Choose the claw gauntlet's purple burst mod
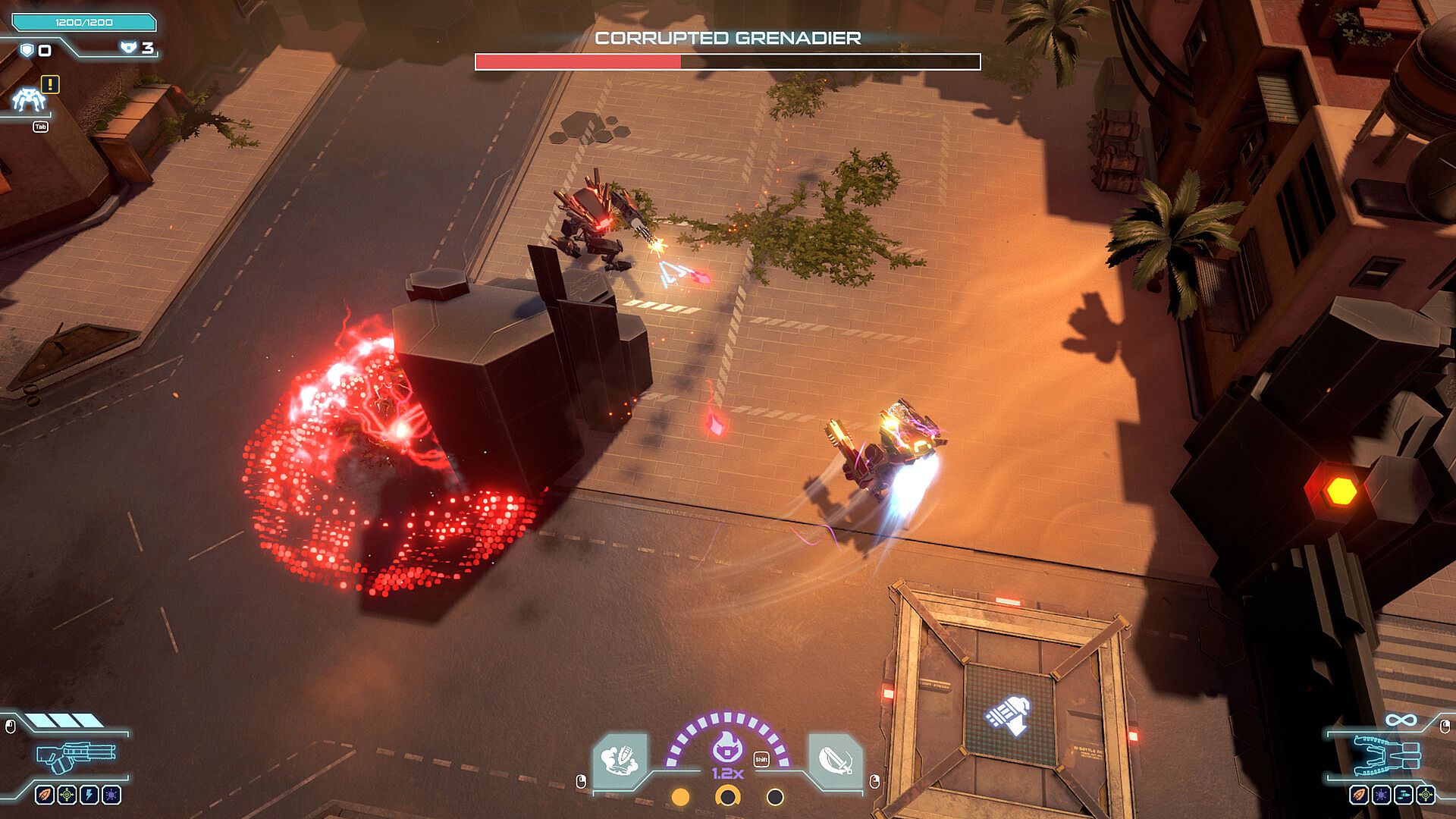1456x819 pixels. [1381, 795]
